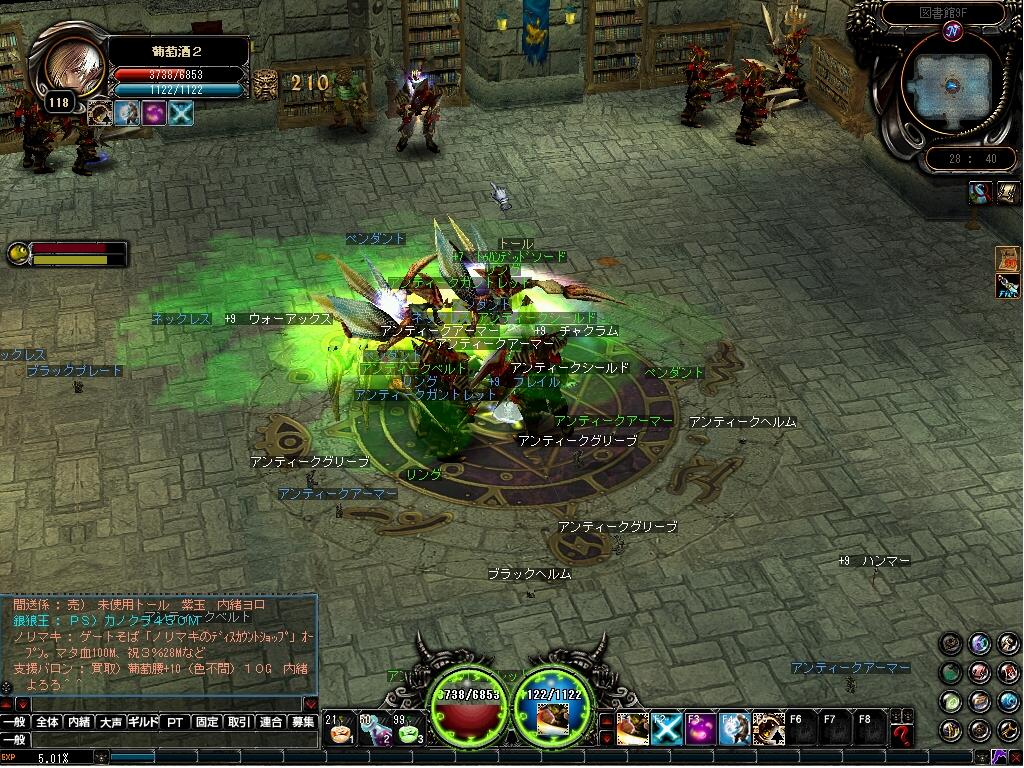Viewport: 1024px width, 768px height.
Task: Use the green potion in slot 3
Action: tap(407, 729)
